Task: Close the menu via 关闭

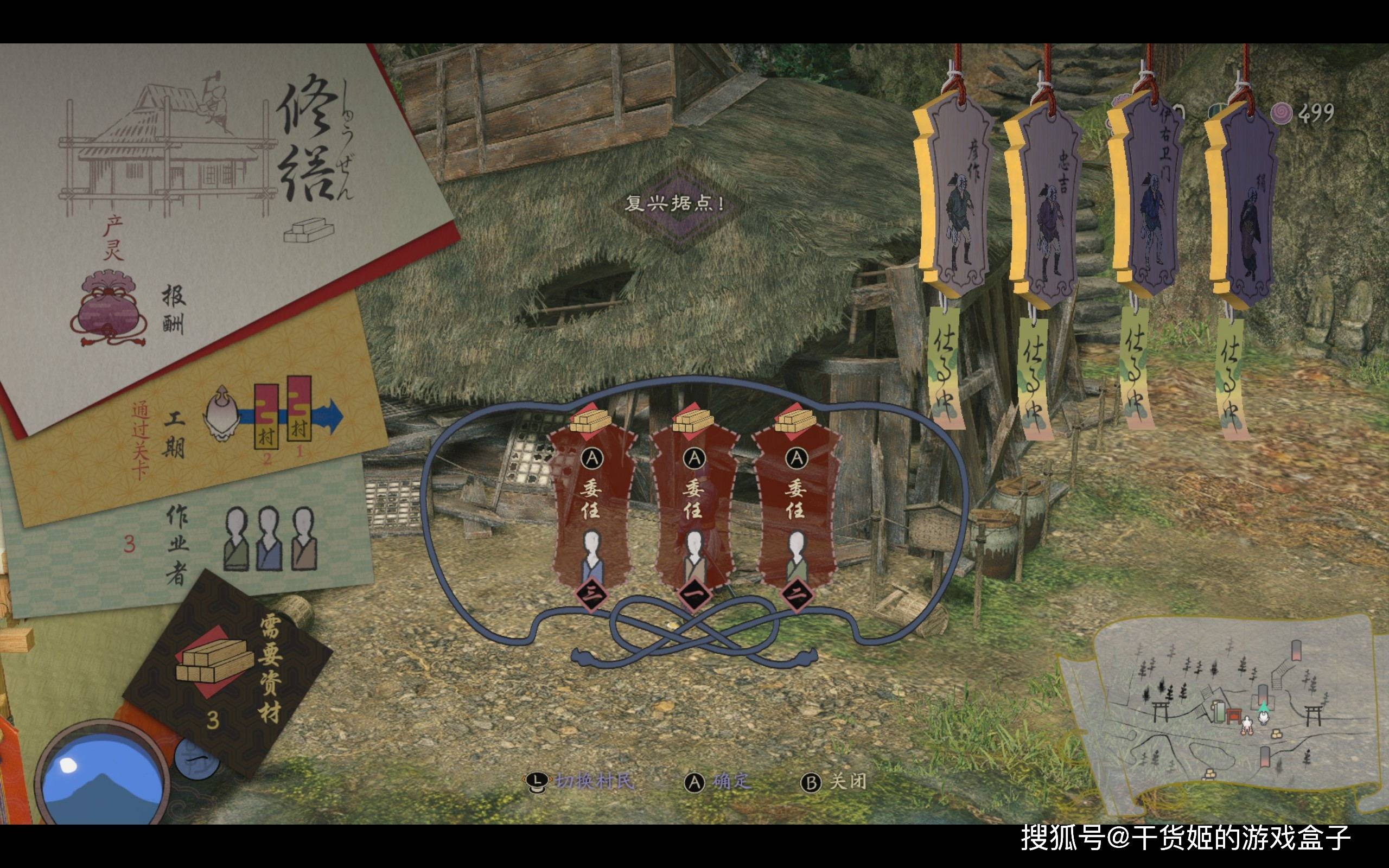Action: tap(847, 781)
